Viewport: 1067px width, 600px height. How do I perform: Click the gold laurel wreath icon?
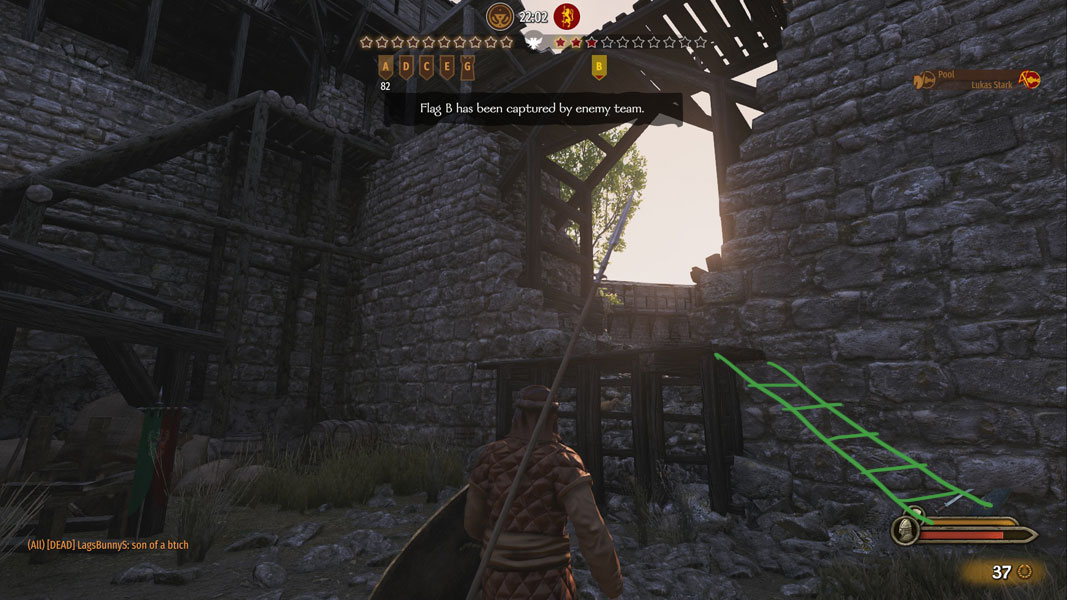[1024, 572]
